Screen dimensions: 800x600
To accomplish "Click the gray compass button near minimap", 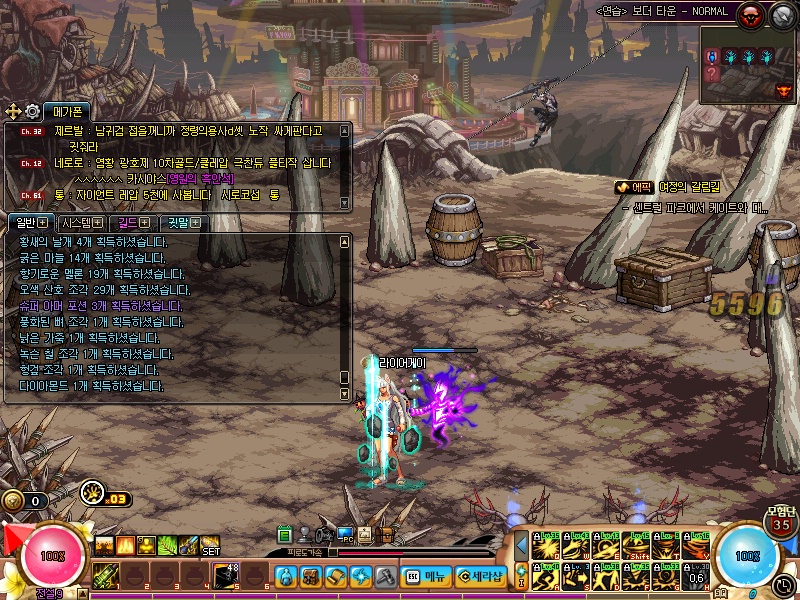I will 781,14.
